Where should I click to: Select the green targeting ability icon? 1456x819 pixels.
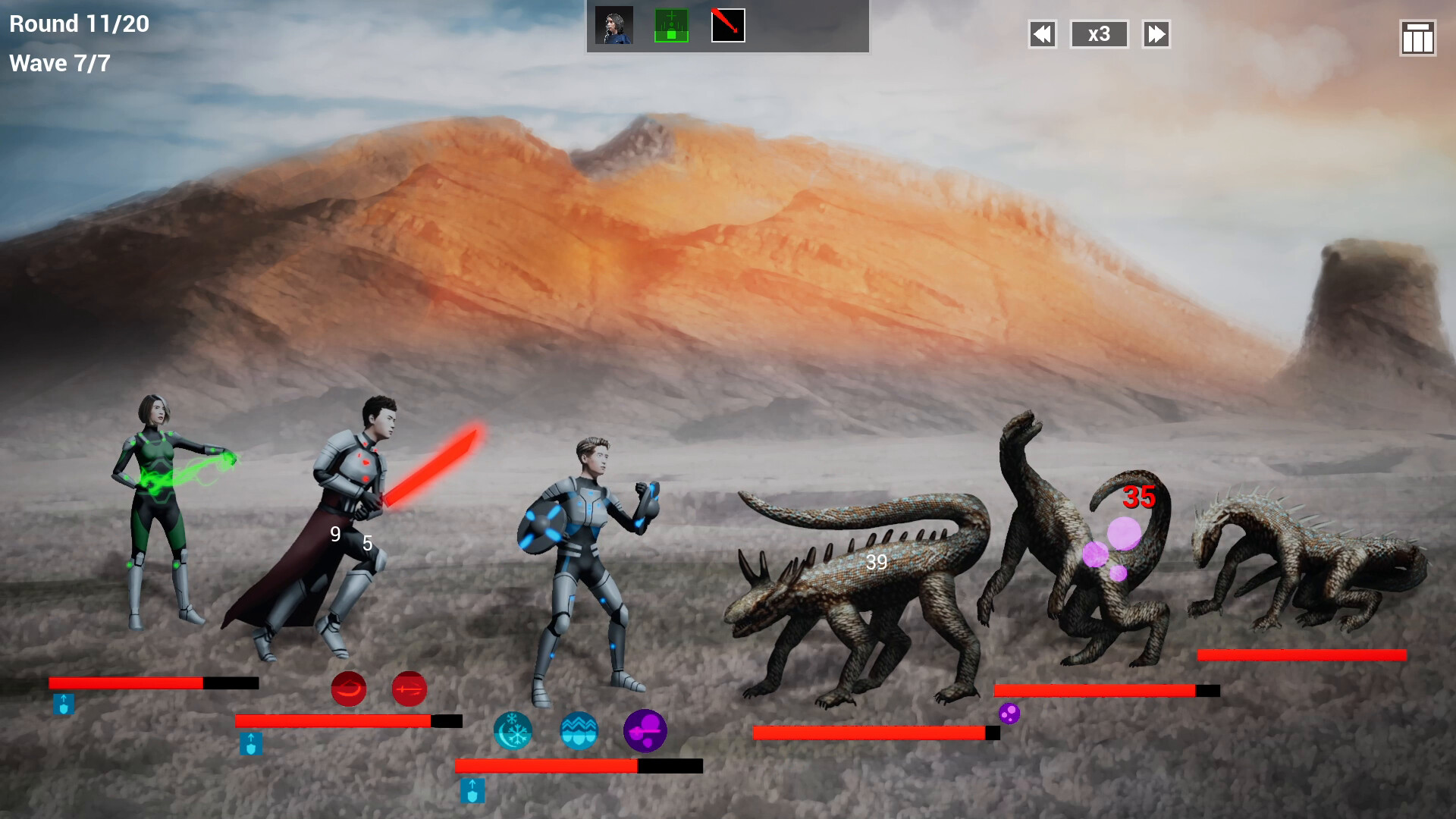click(x=670, y=25)
